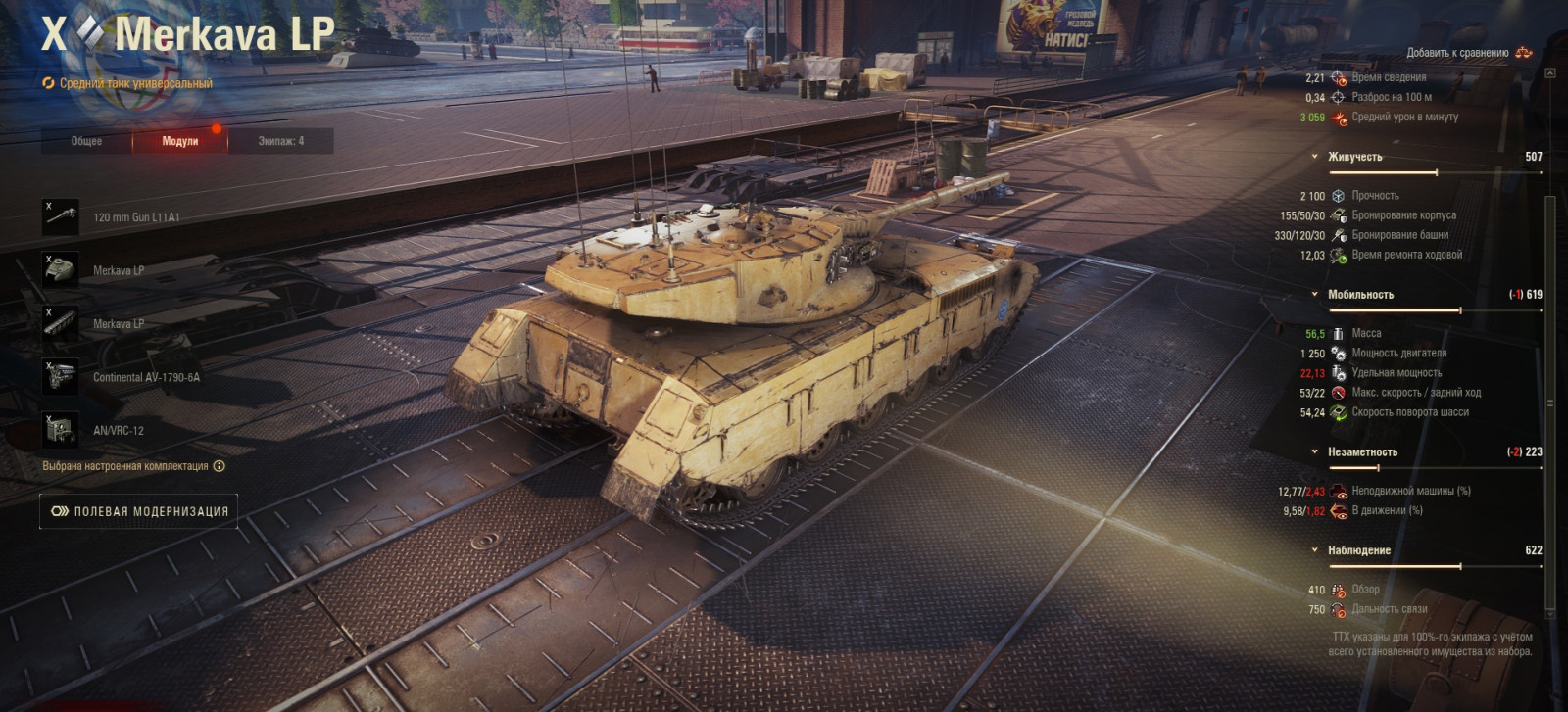Collapse the Живучесть stats section

point(1315,155)
